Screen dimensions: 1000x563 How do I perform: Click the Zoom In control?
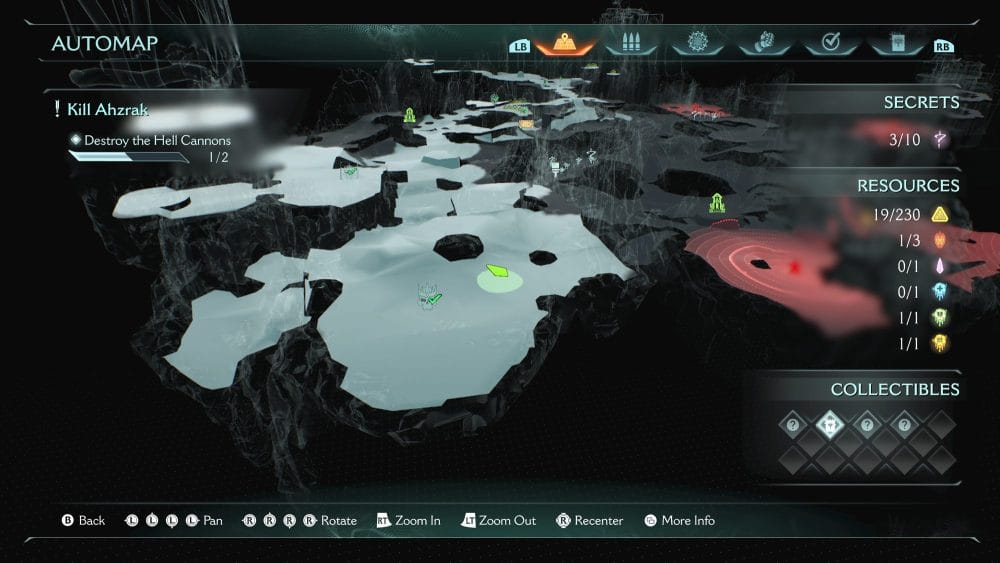click(x=409, y=521)
